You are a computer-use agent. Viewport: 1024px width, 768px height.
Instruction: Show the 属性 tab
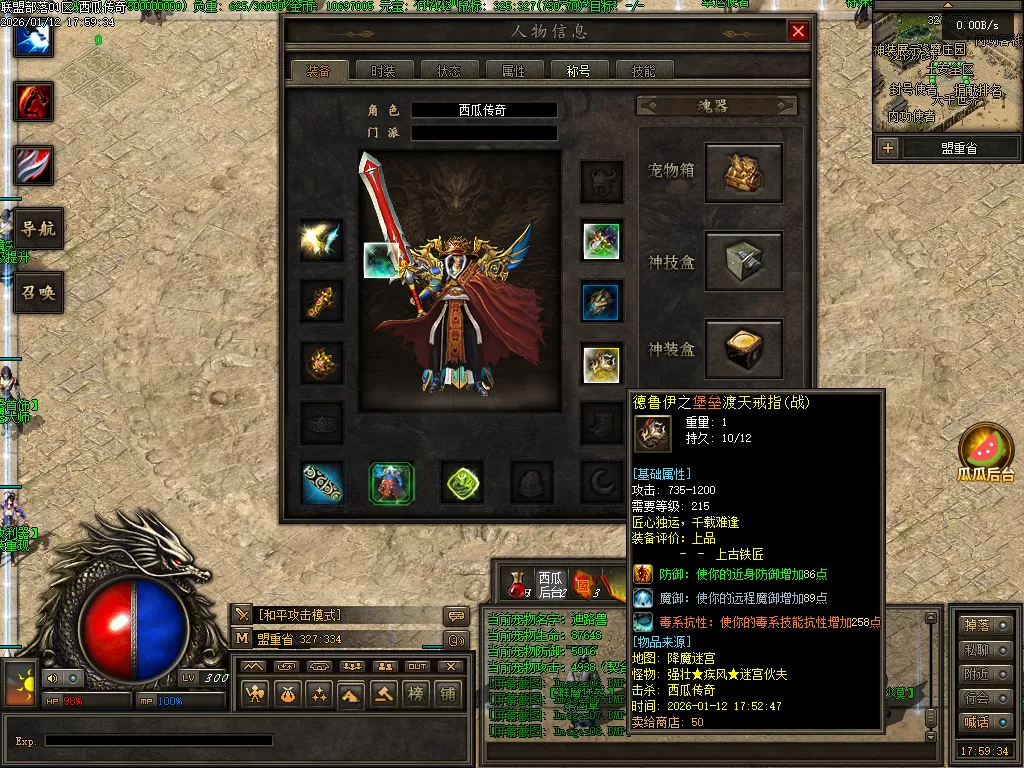pos(513,71)
